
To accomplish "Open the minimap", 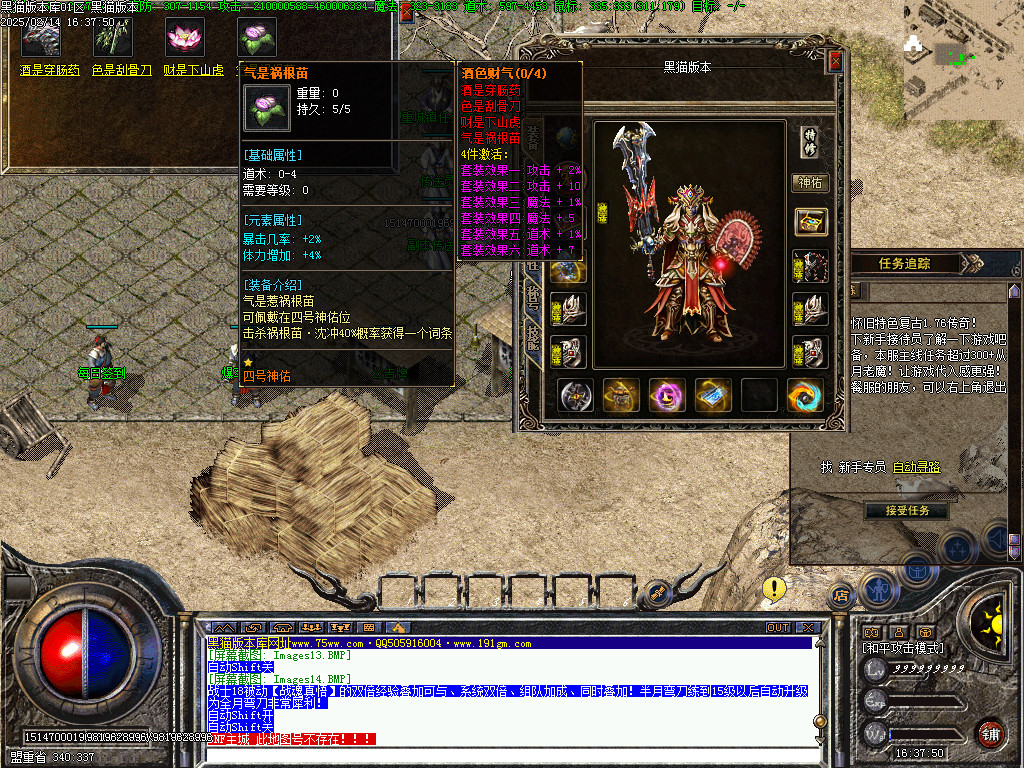I will [x=962, y=58].
